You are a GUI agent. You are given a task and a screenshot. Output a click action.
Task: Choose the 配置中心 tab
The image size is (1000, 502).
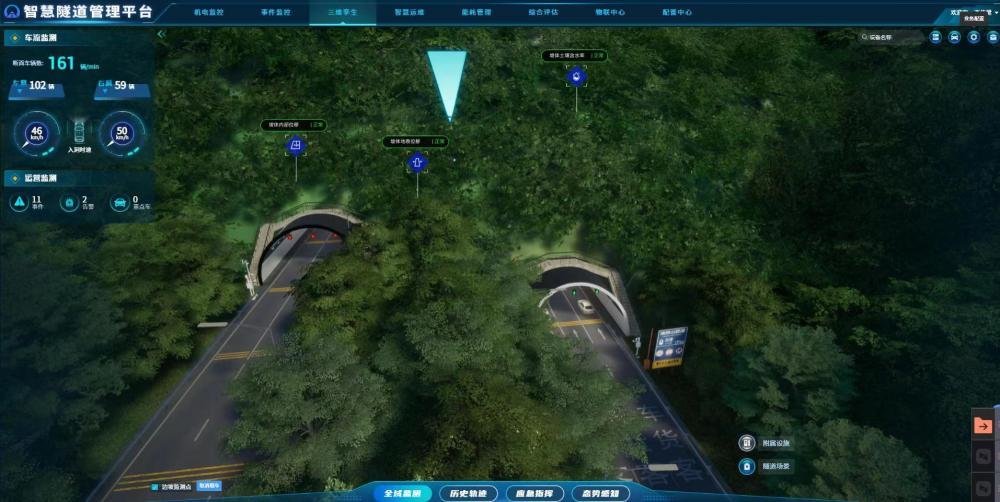coord(677,13)
